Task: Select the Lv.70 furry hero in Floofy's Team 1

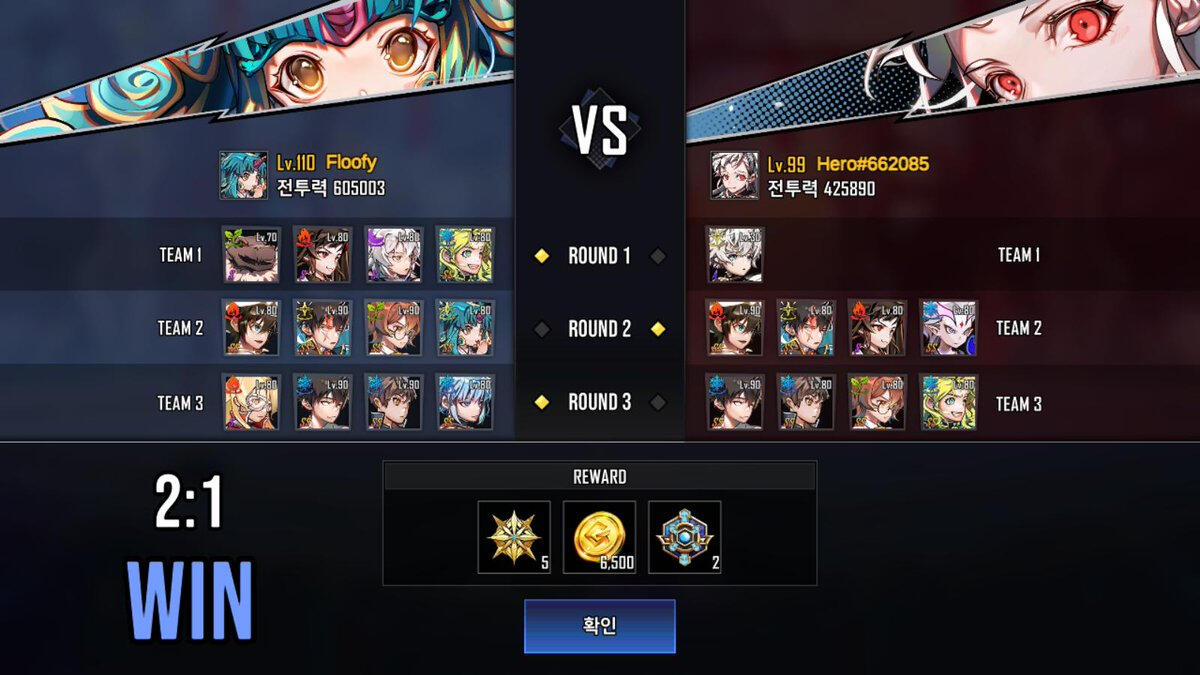Action: 251,254
